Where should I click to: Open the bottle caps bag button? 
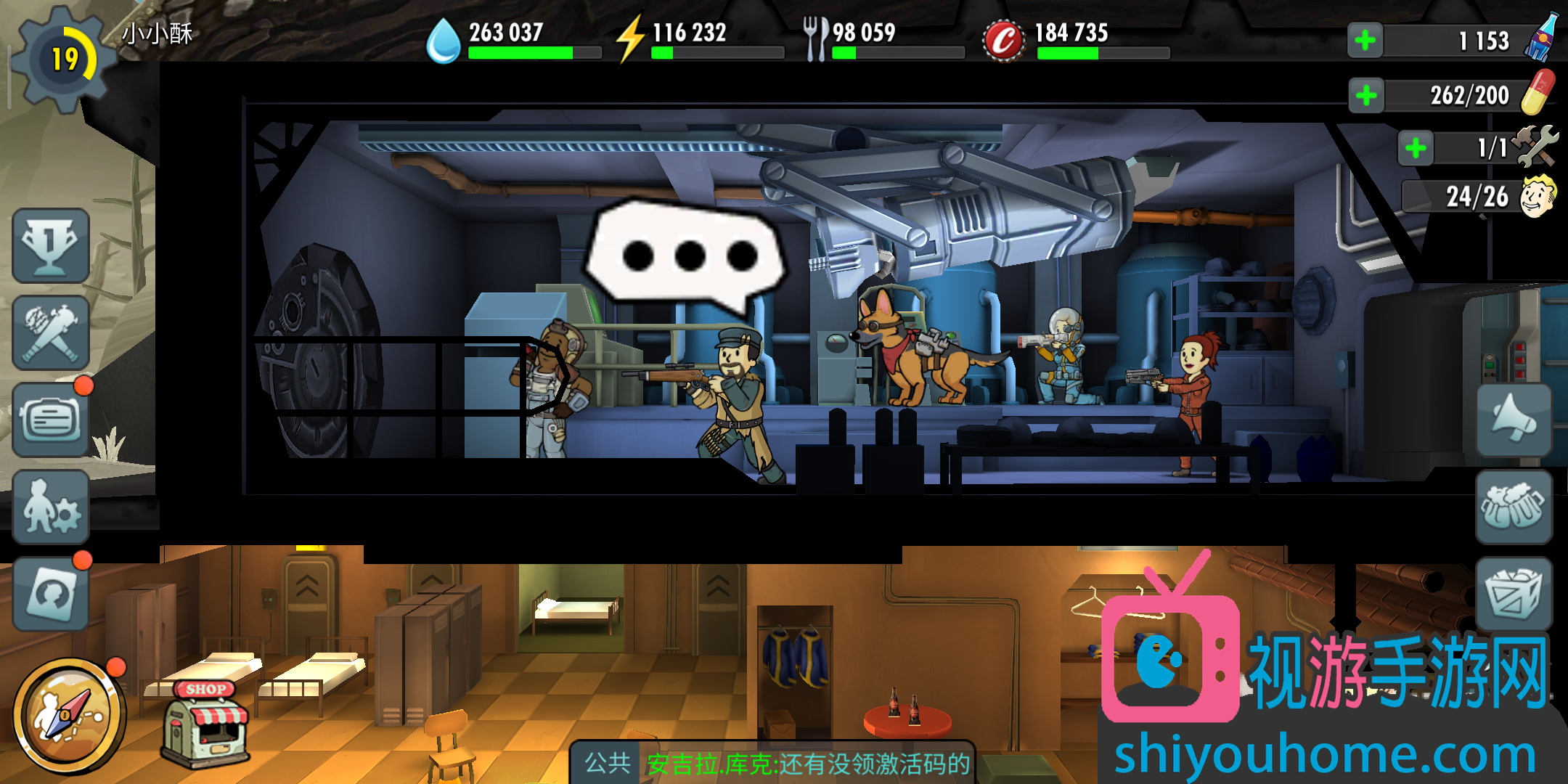(1514, 507)
